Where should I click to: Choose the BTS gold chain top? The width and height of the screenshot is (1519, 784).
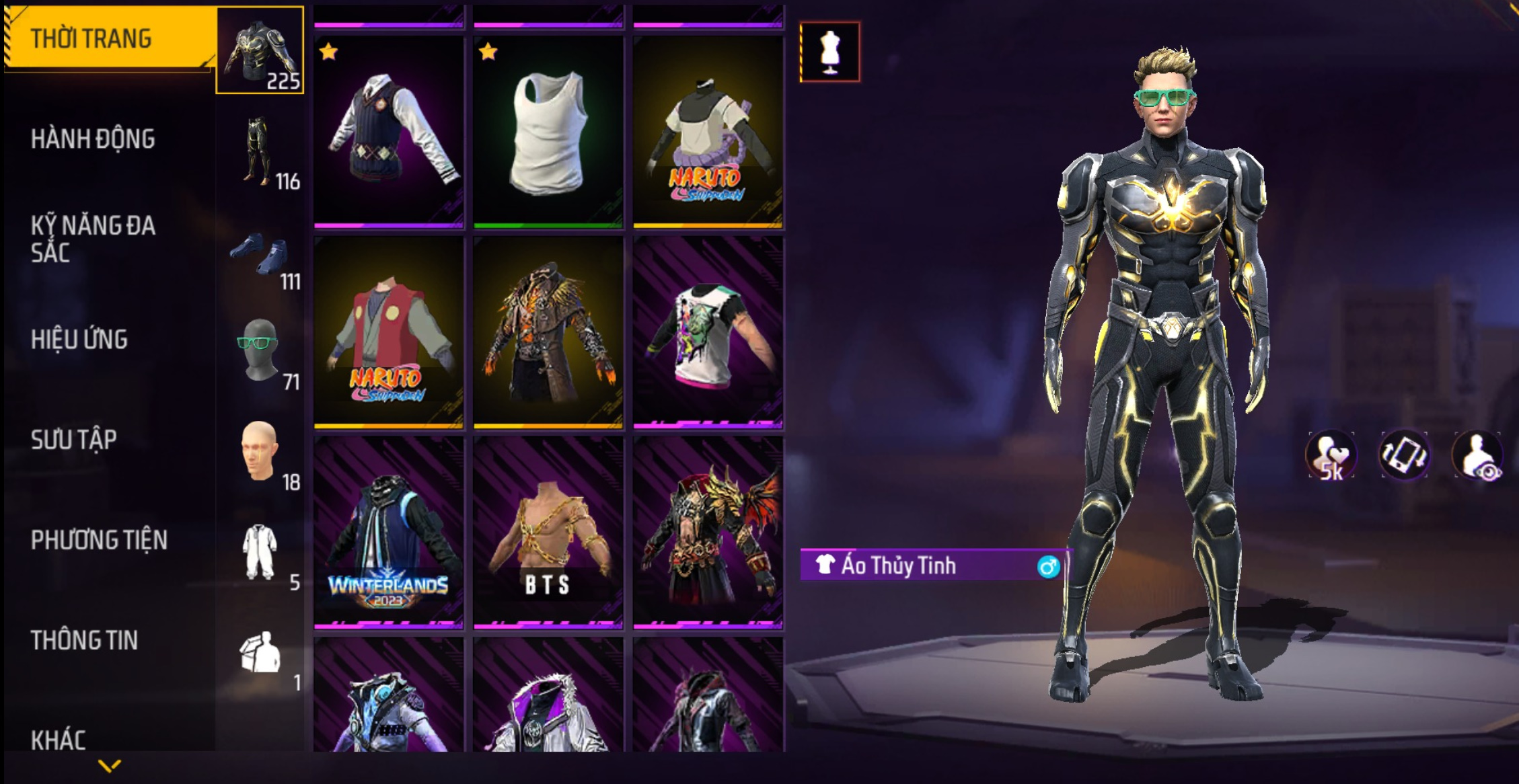548,533
